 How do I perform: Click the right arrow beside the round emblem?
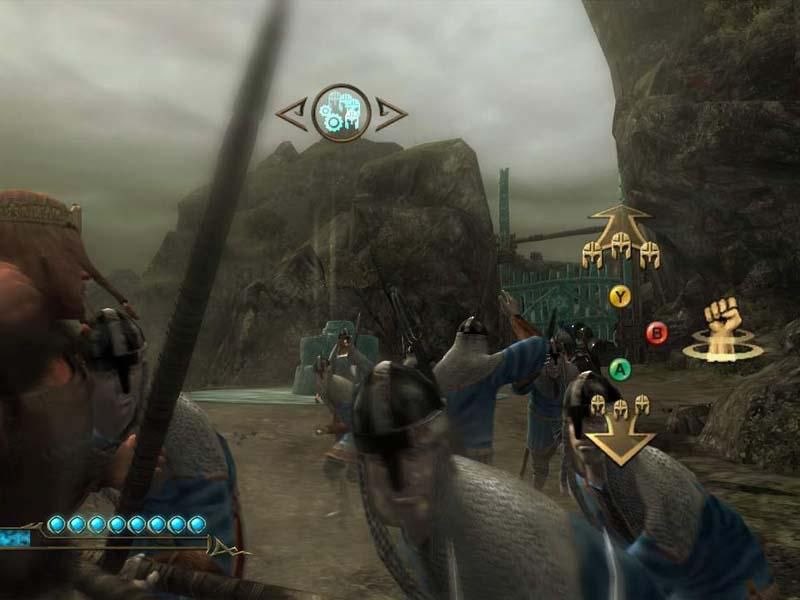(389, 113)
